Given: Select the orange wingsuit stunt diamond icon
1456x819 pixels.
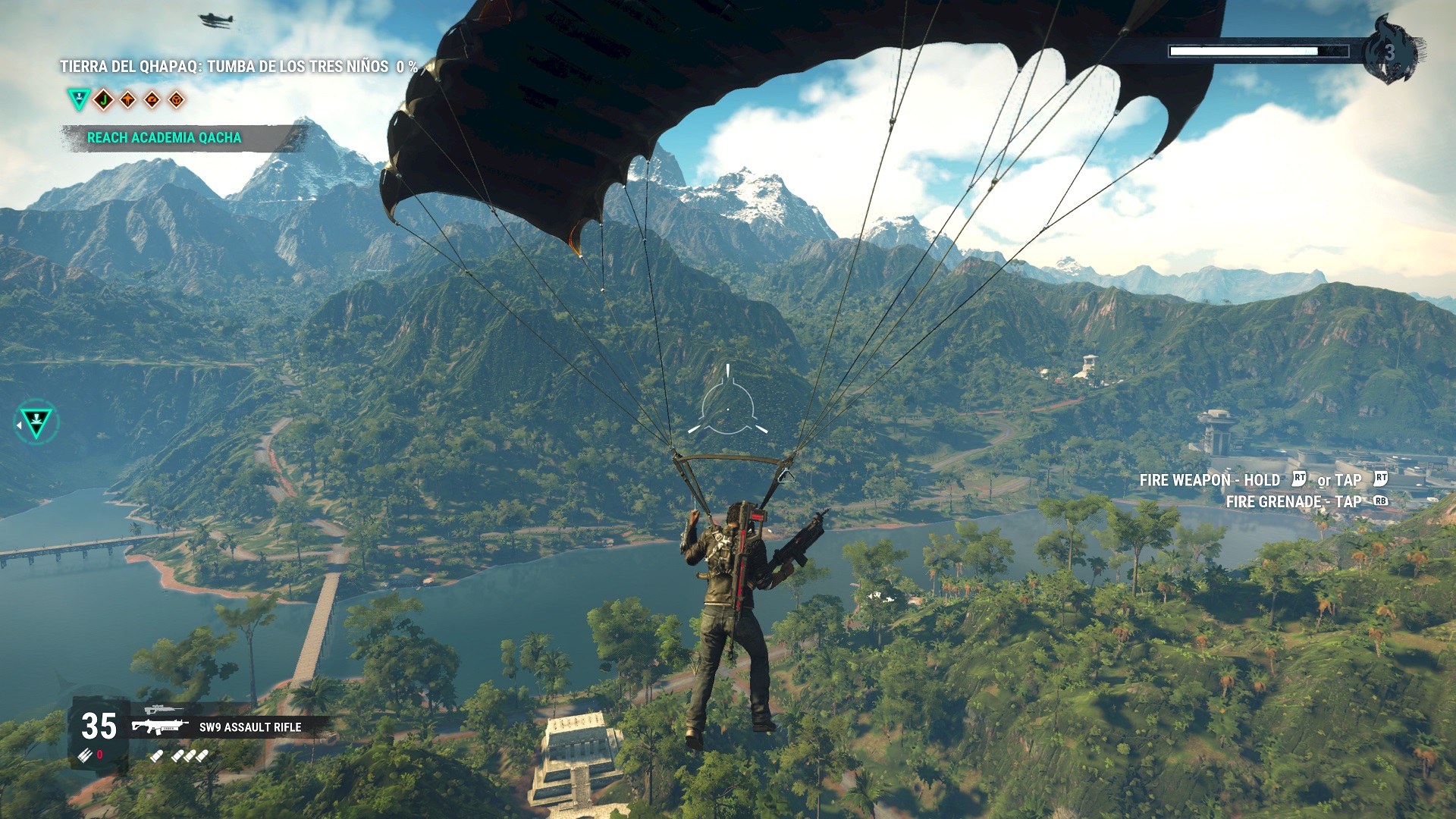Looking at the screenshot, I should (127, 99).
